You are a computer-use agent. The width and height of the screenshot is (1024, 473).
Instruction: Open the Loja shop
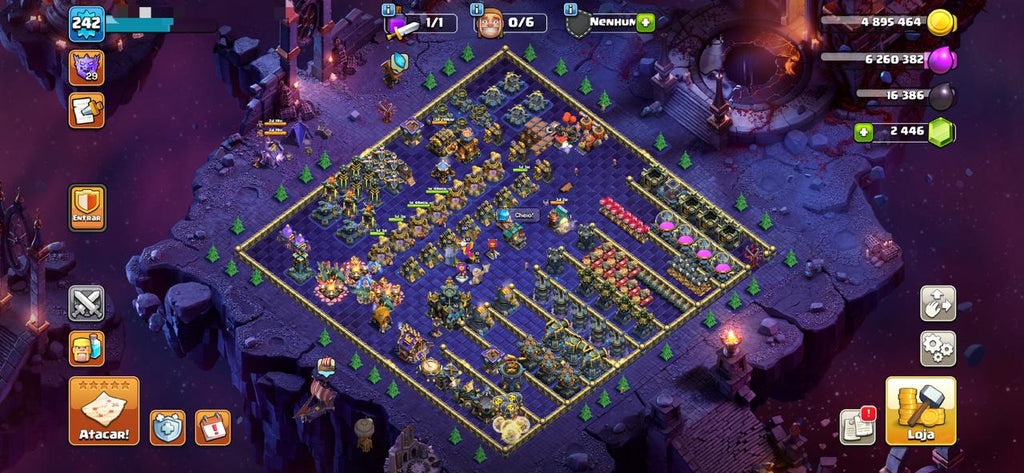(920, 410)
